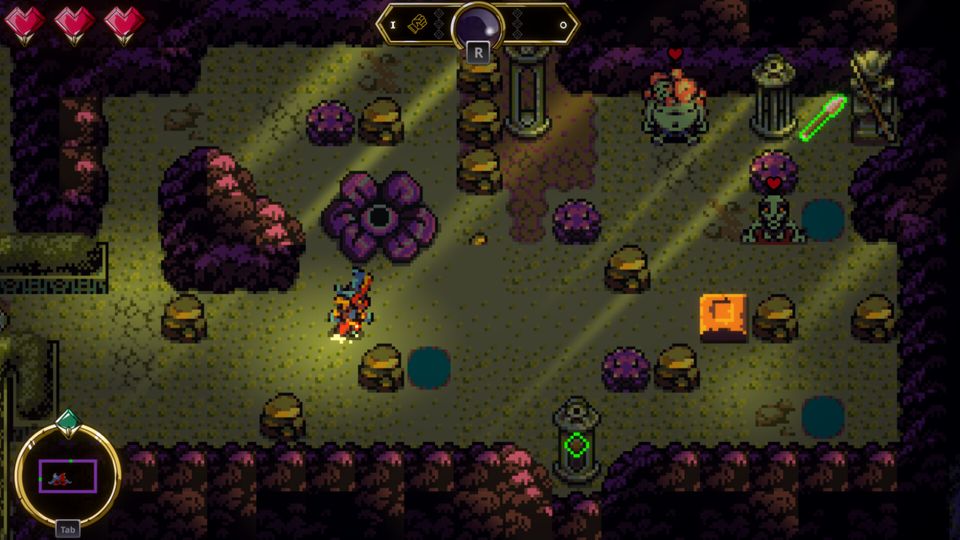Image resolution: width=960 pixels, height=540 pixels.
Task: Select the golden fist ability icon
Action: [418, 24]
